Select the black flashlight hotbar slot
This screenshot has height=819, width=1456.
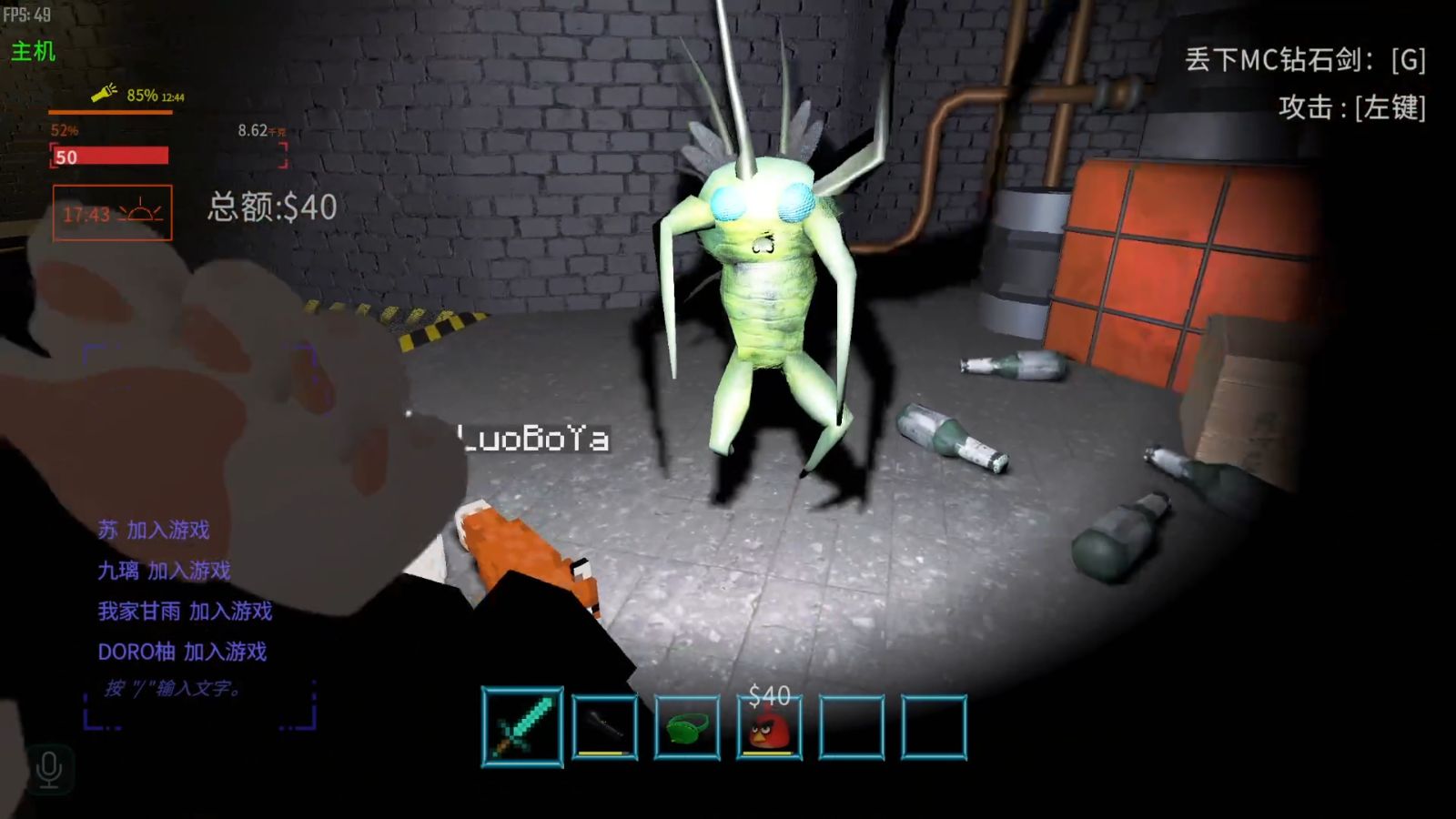coord(605,726)
